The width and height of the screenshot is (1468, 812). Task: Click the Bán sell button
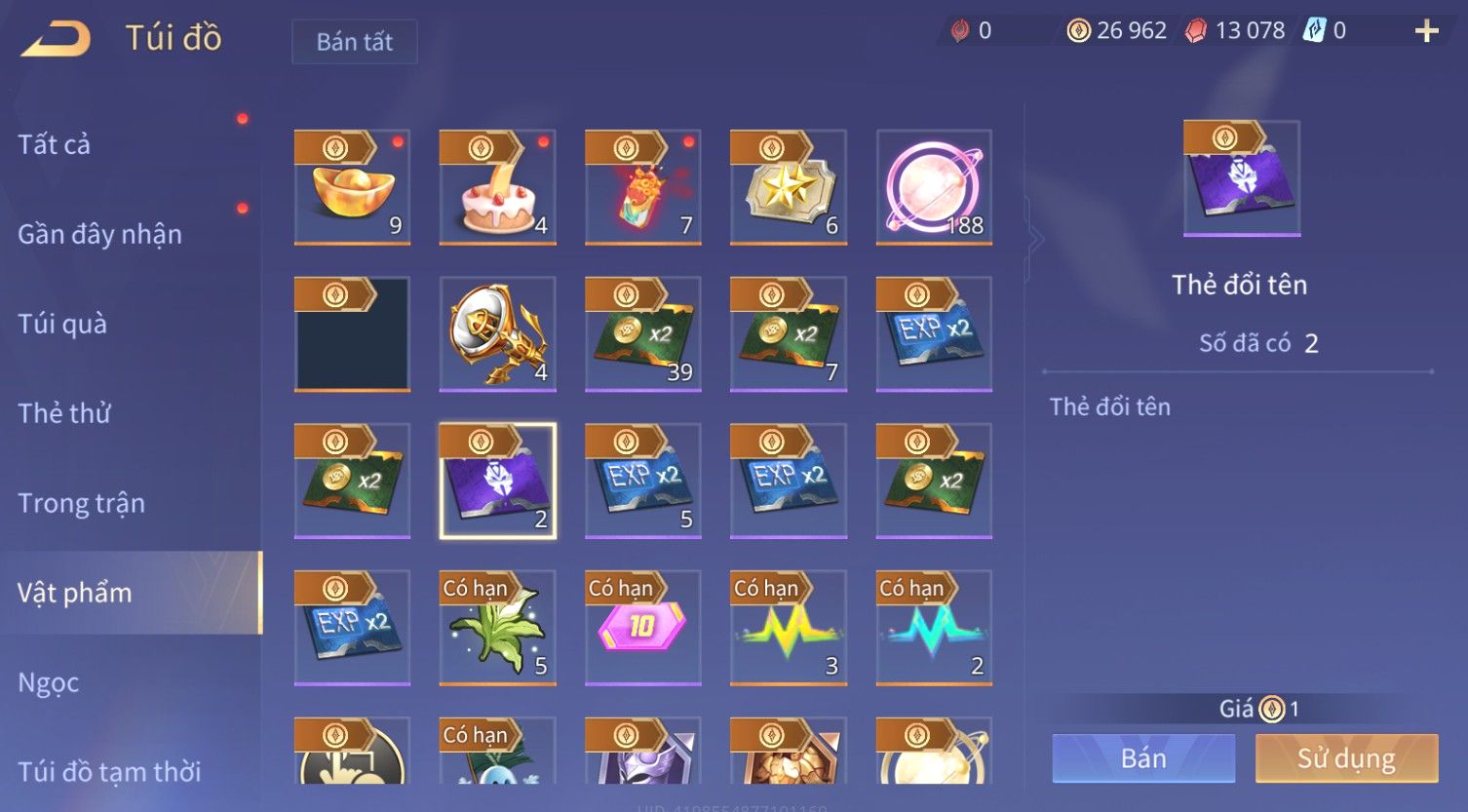(x=1143, y=758)
